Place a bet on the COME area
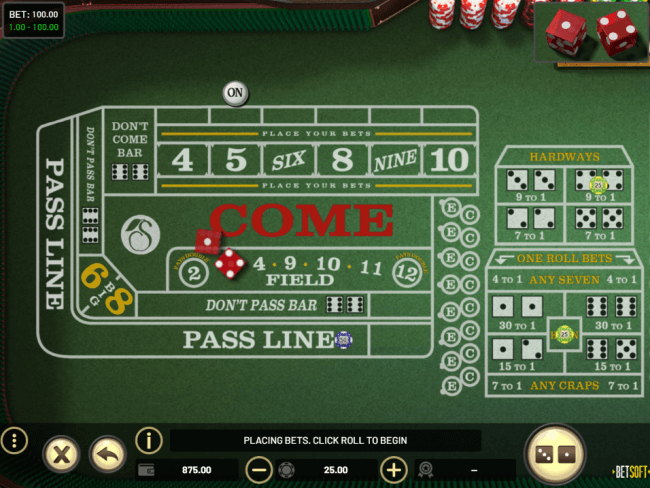The image size is (650, 488). click(302, 220)
